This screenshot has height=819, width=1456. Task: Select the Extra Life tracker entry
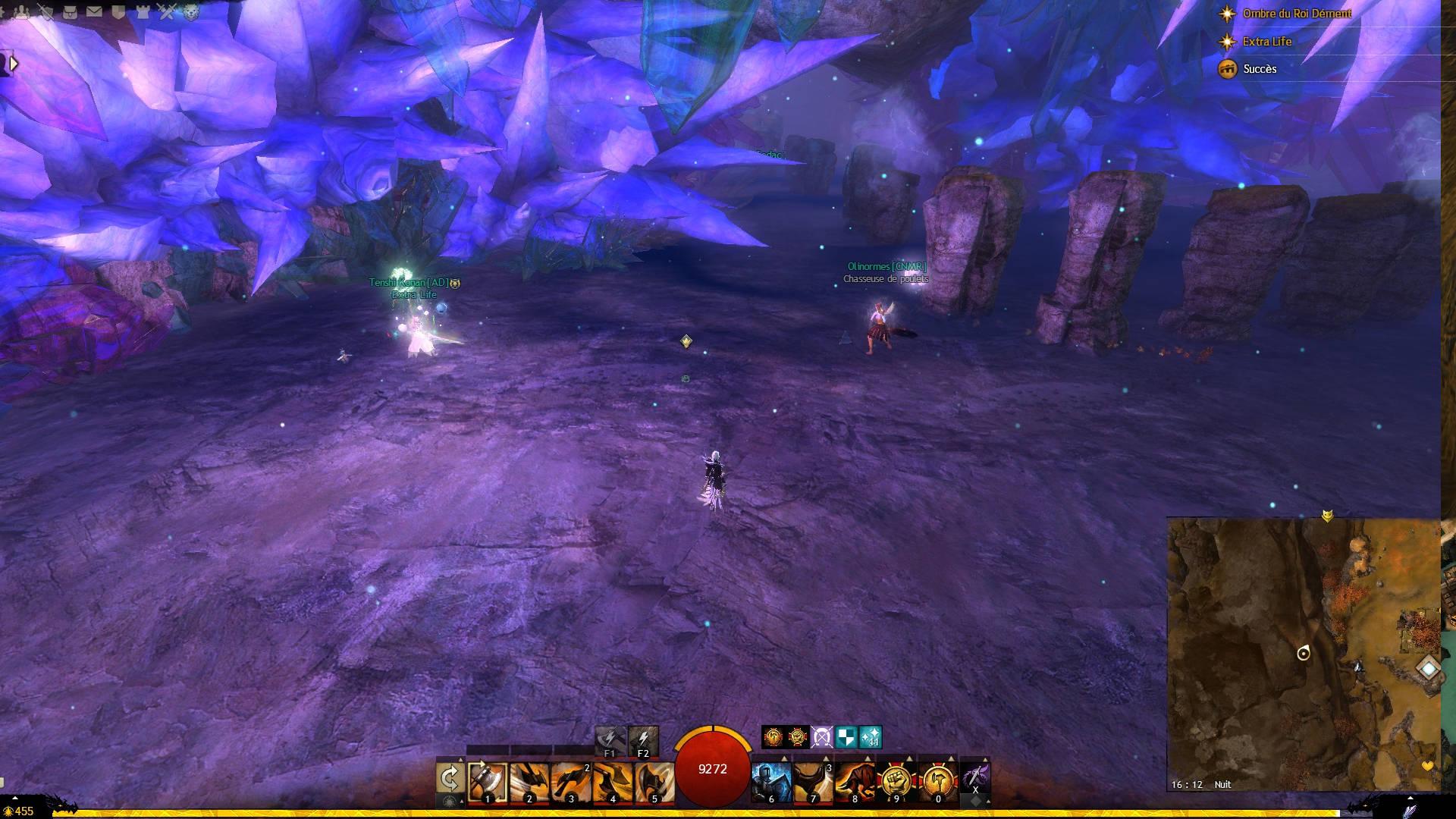point(1266,42)
